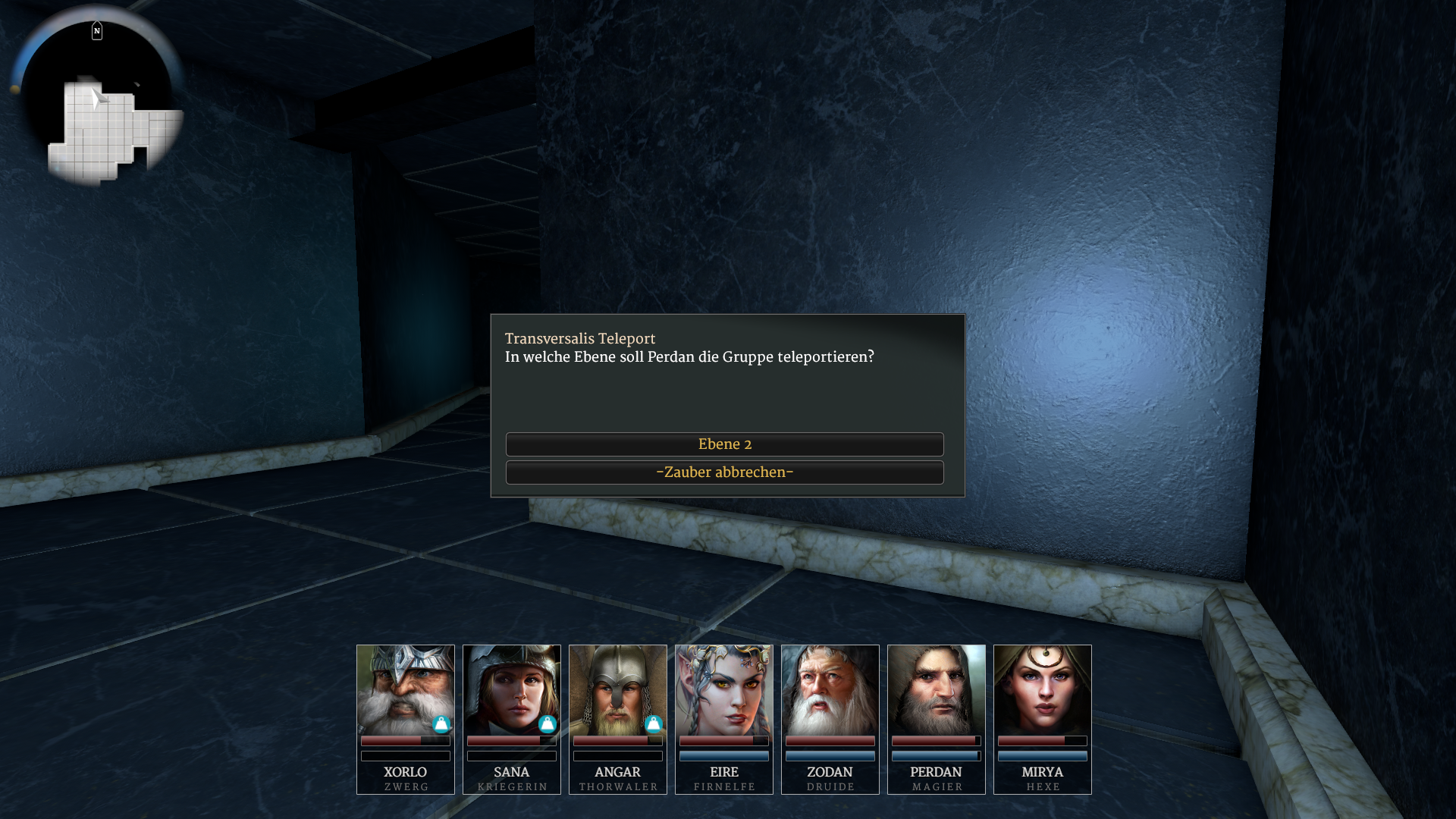Select Mirya the Hexe portrait
Screen dimensions: 1456x819
[1042, 690]
